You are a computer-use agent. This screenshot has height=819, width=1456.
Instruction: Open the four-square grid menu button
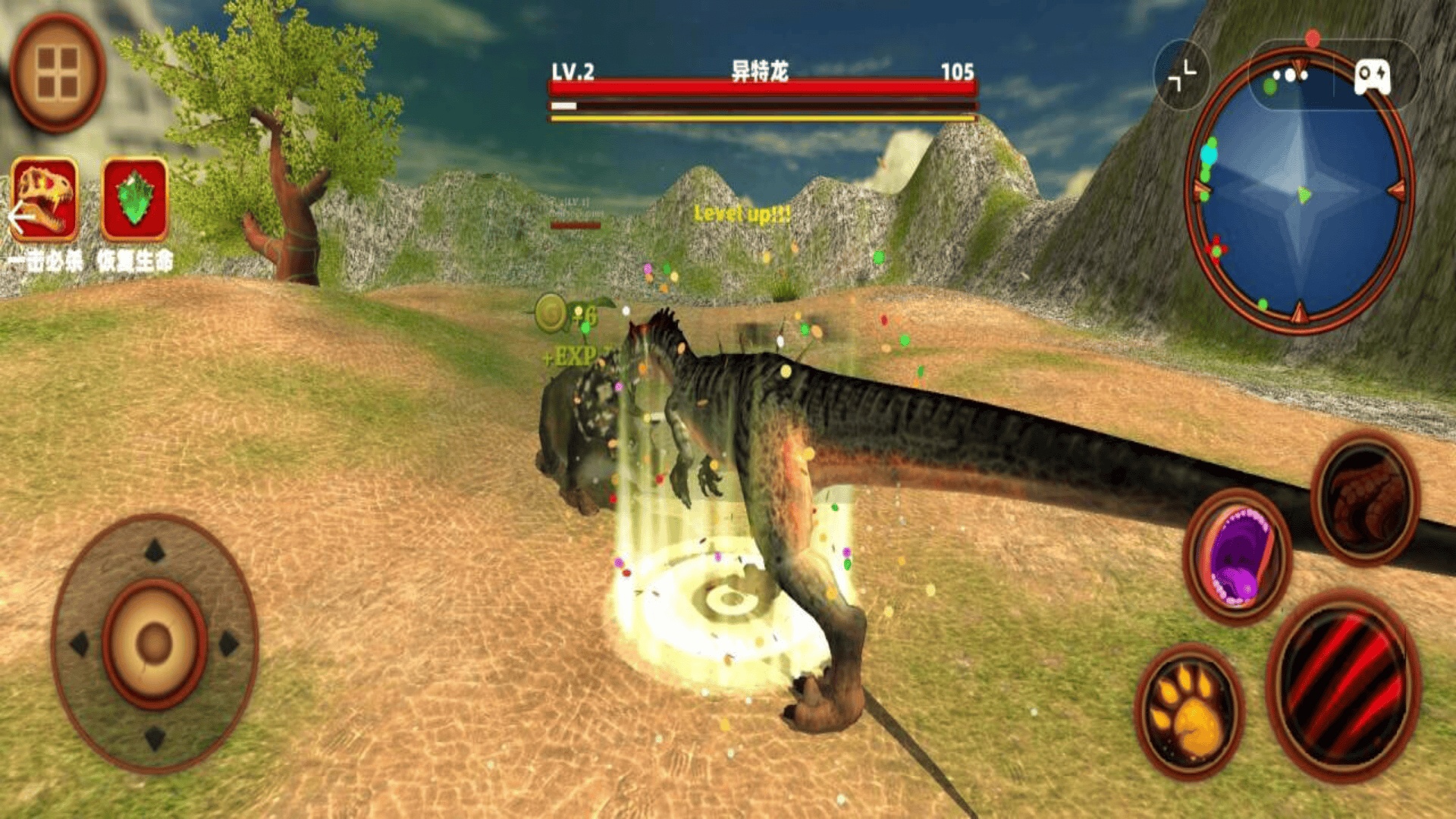pyautogui.click(x=58, y=72)
